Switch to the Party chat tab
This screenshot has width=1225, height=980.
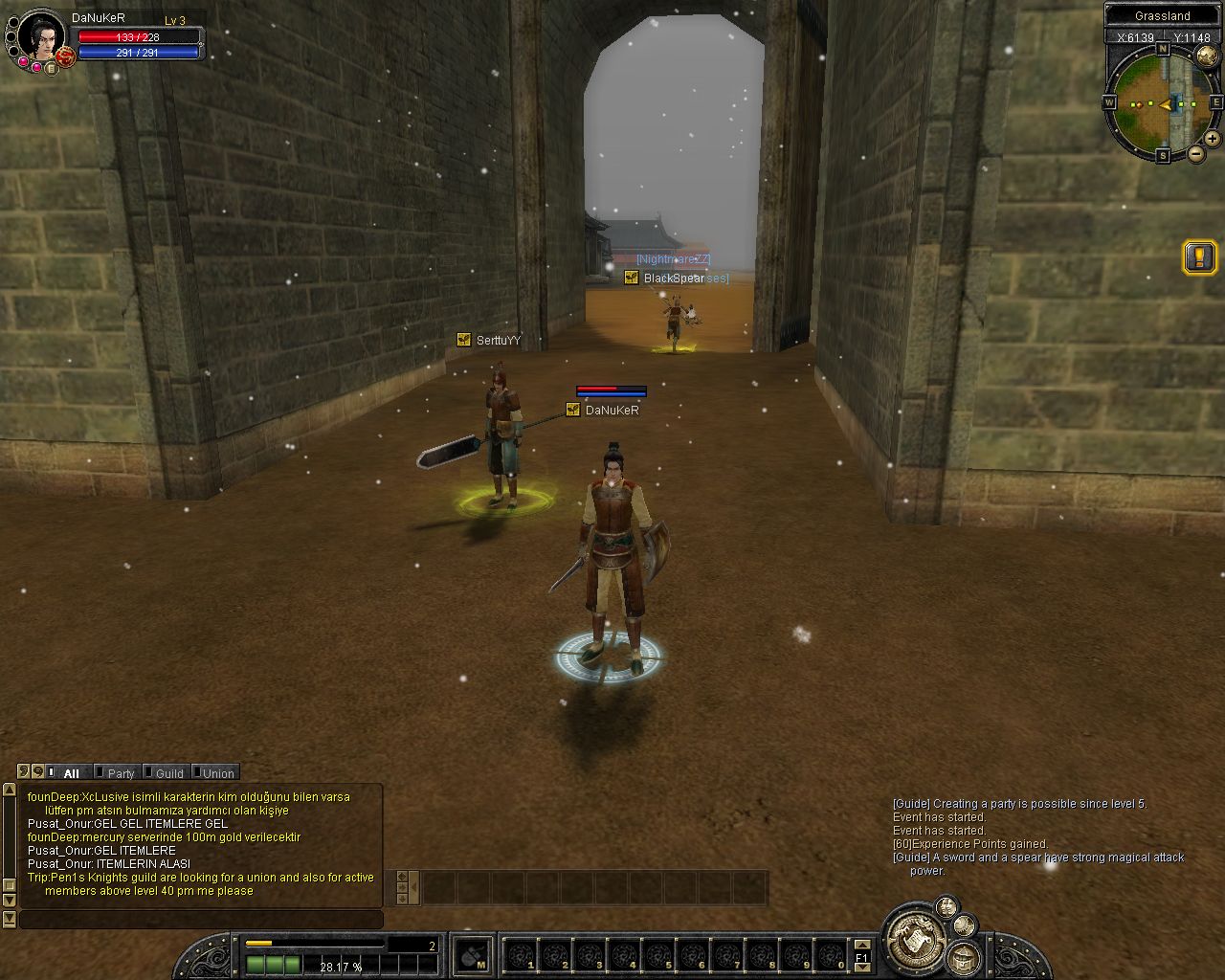(120, 773)
